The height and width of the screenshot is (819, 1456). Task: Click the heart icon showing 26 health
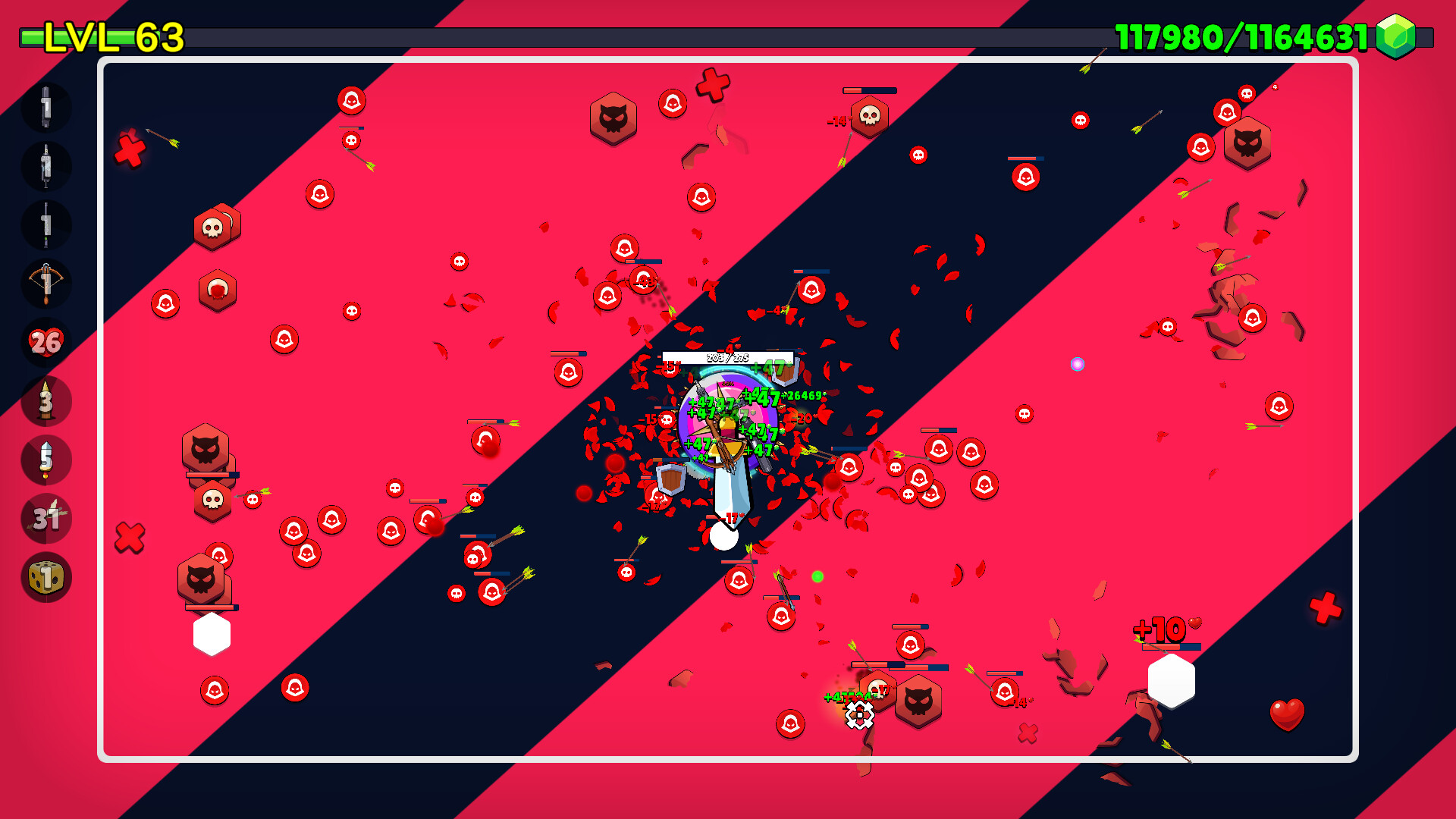pyautogui.click(x=47, y=343)
